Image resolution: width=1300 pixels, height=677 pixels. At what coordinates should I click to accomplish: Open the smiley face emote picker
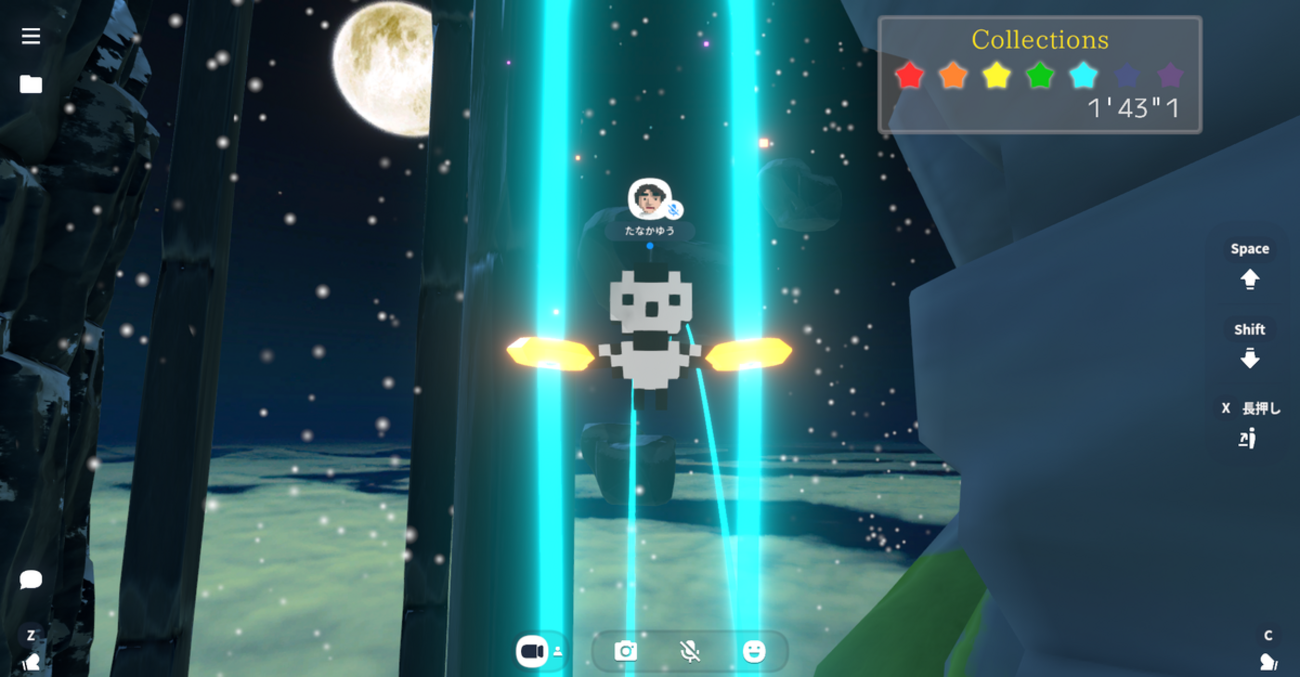pyautogui.click(x=754, y=652)
